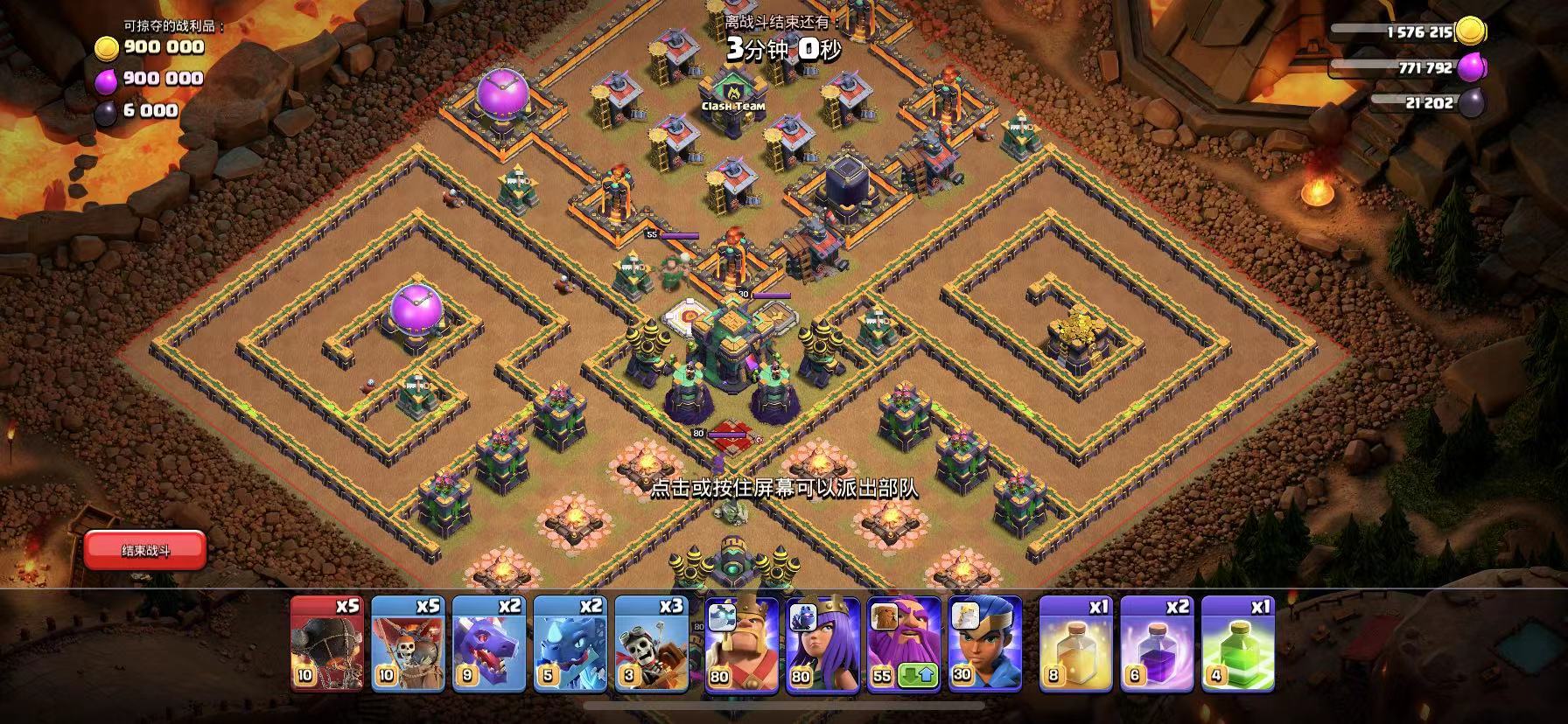Screen dimensions: 1568x724
Task: Select the purple Rage spell card
Action: [x=1157, y=644]
